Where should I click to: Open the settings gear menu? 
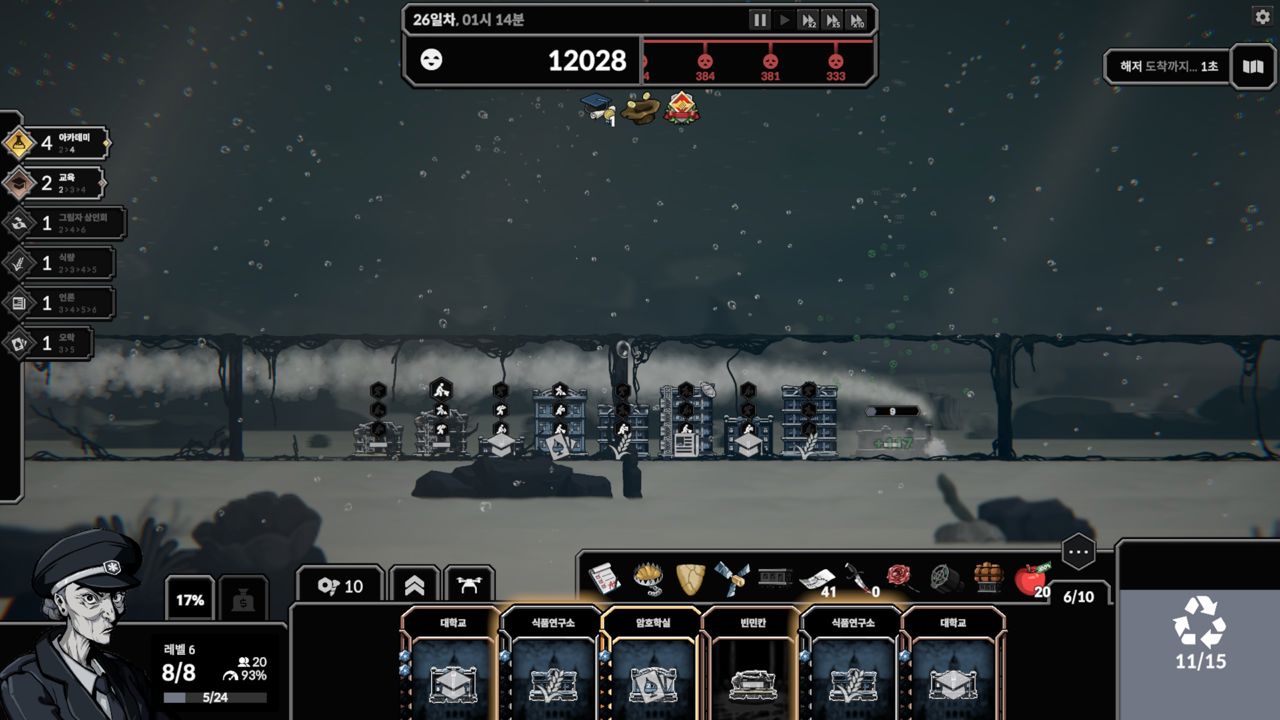point(1262,16)
